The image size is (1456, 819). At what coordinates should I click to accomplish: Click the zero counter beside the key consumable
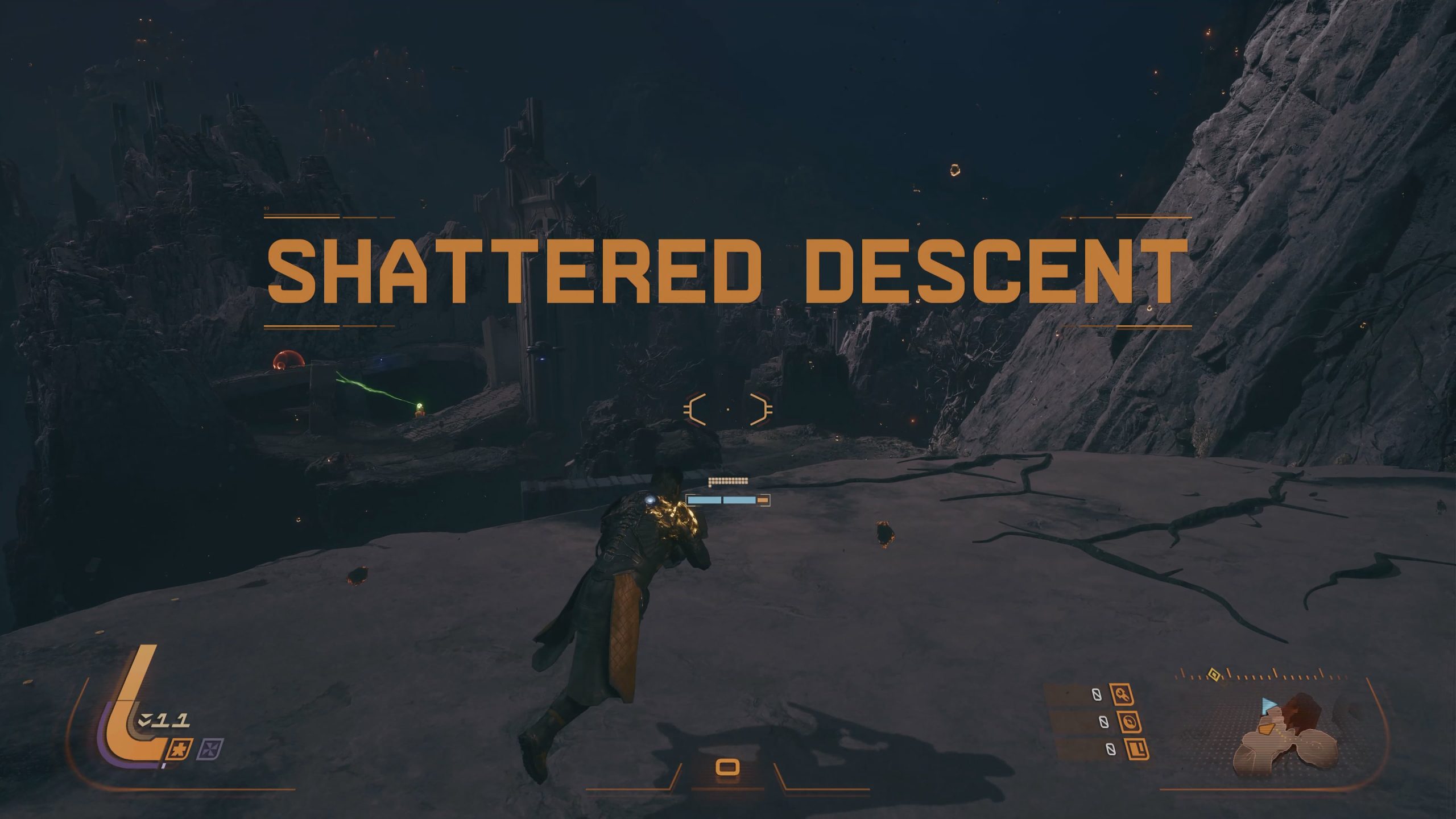(1096, 694)
